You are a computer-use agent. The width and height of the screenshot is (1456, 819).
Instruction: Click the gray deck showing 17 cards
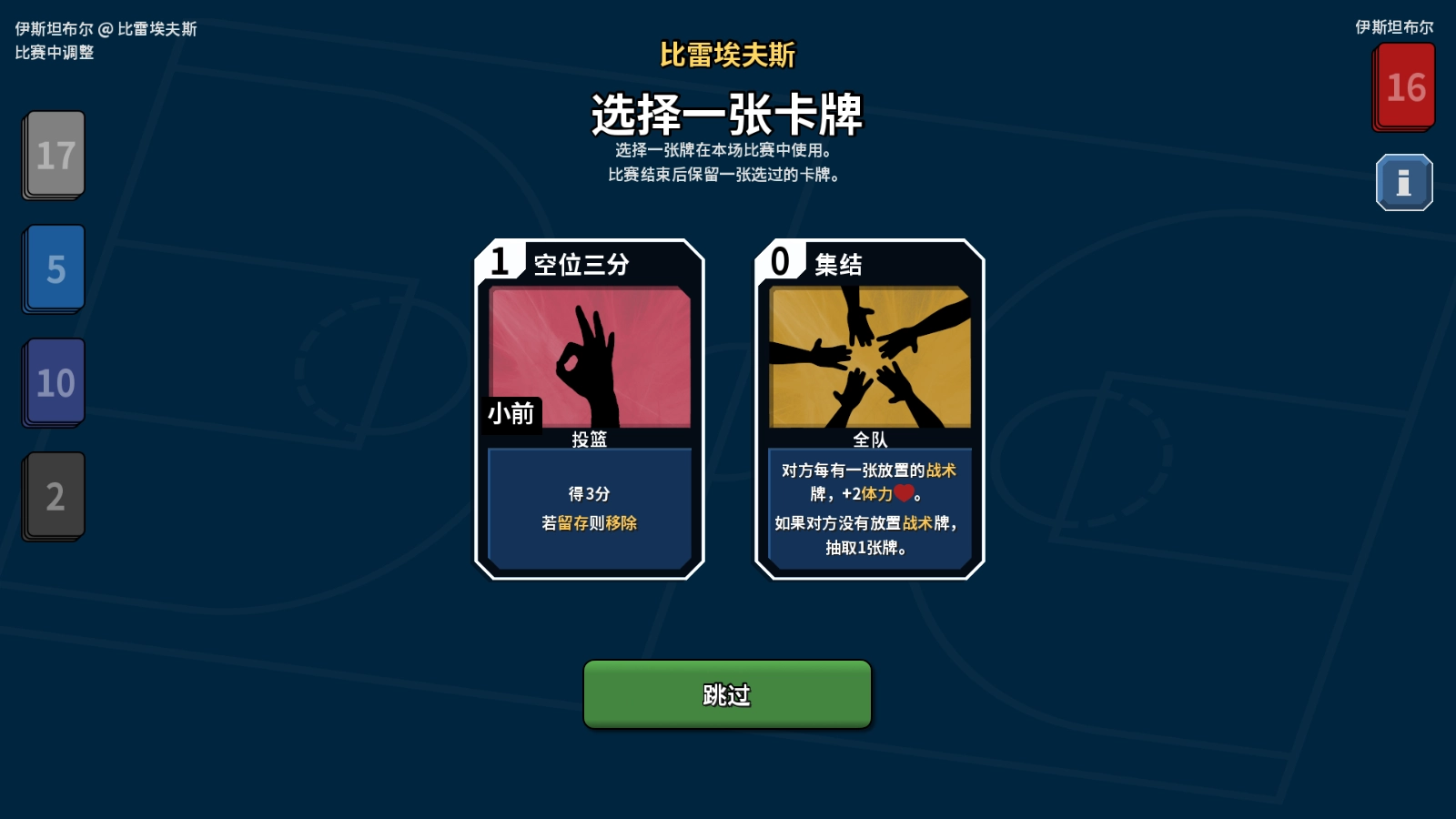click(x=53, y=155)
